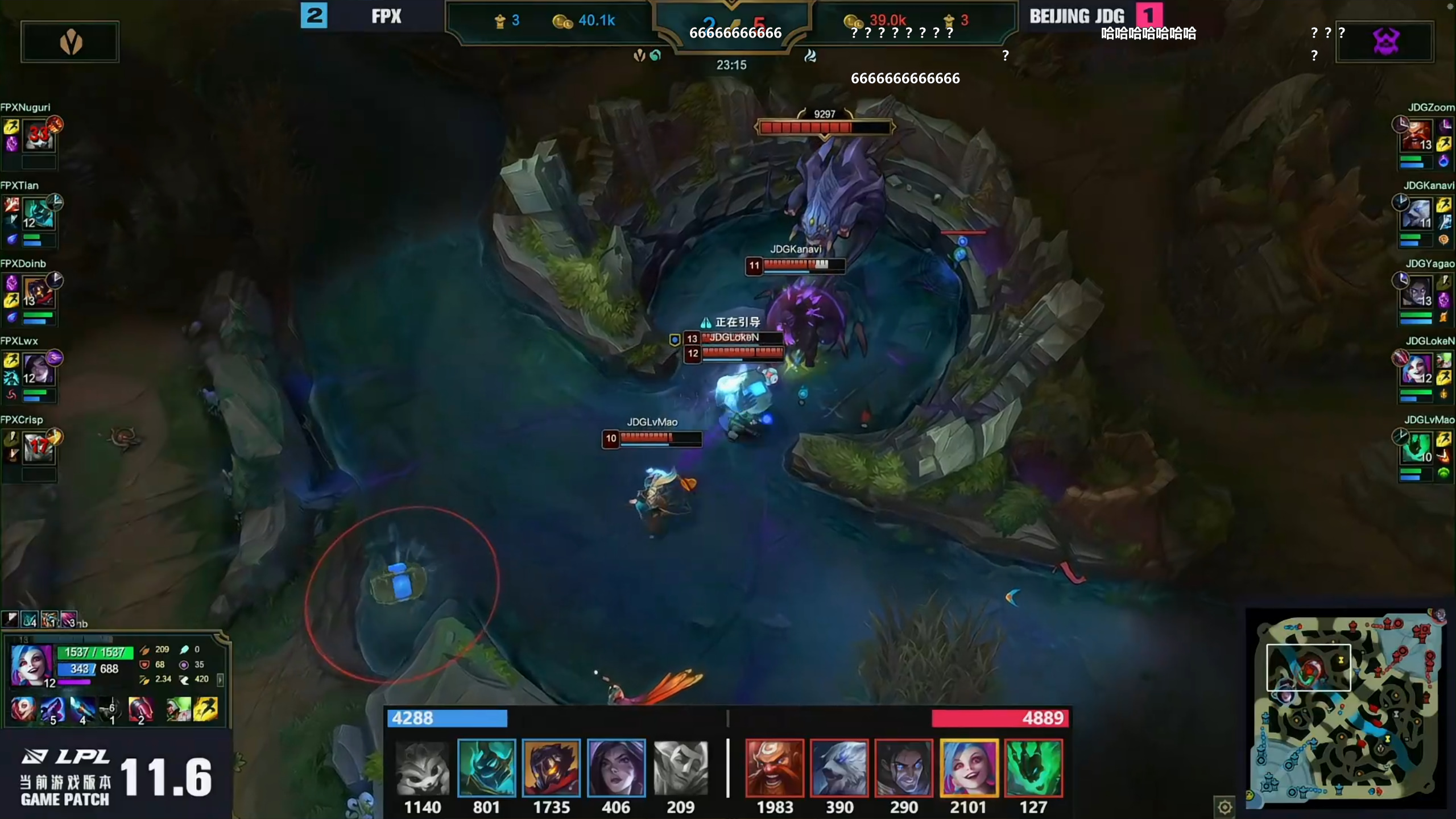Select JDGLvMao's Thresh portrait on sidebar
The height and width of the screenshot is (819, 1456).
coord(1416,448)
